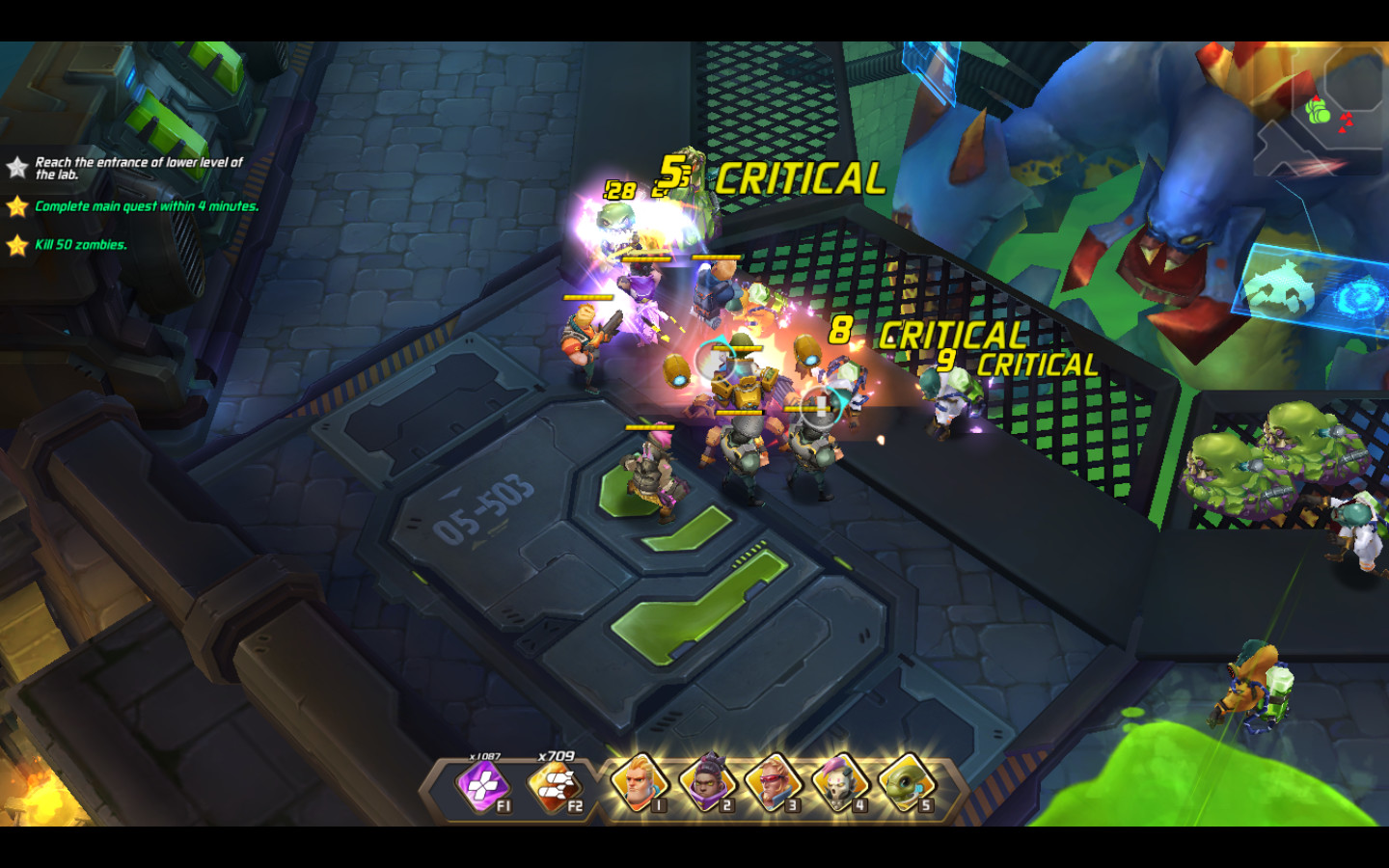Click the gold star next to the timer quest
The height and width of the screenshot is (868, 1389).
[x=16, y=206]
